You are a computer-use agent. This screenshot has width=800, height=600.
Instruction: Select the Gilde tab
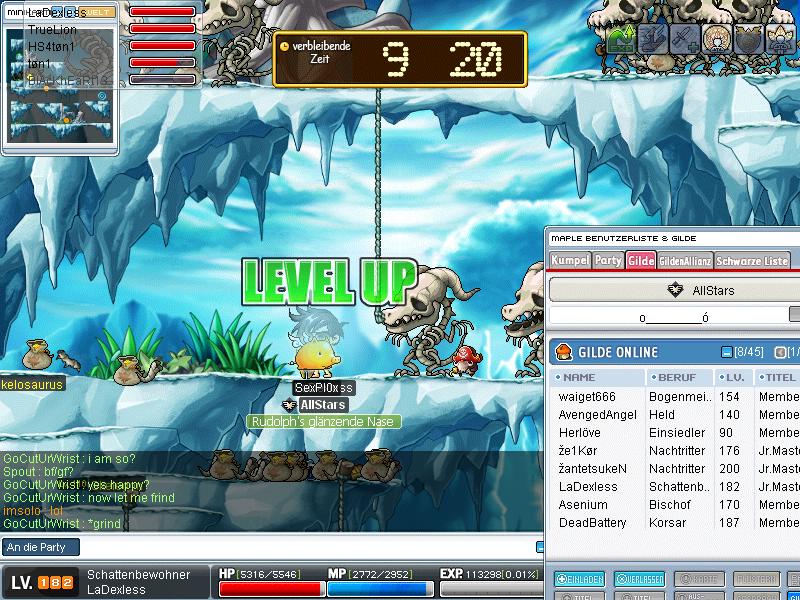[x=640, y=261]
